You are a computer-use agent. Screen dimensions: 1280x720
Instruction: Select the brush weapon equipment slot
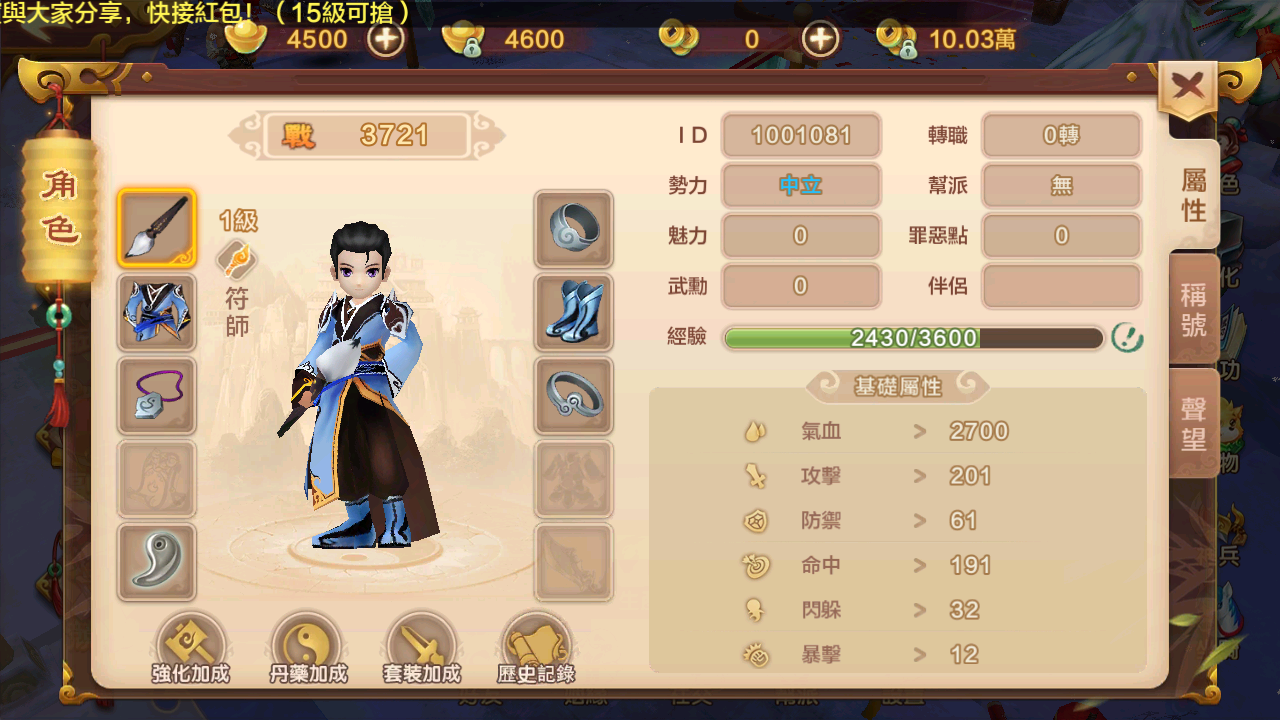point(157,228)
